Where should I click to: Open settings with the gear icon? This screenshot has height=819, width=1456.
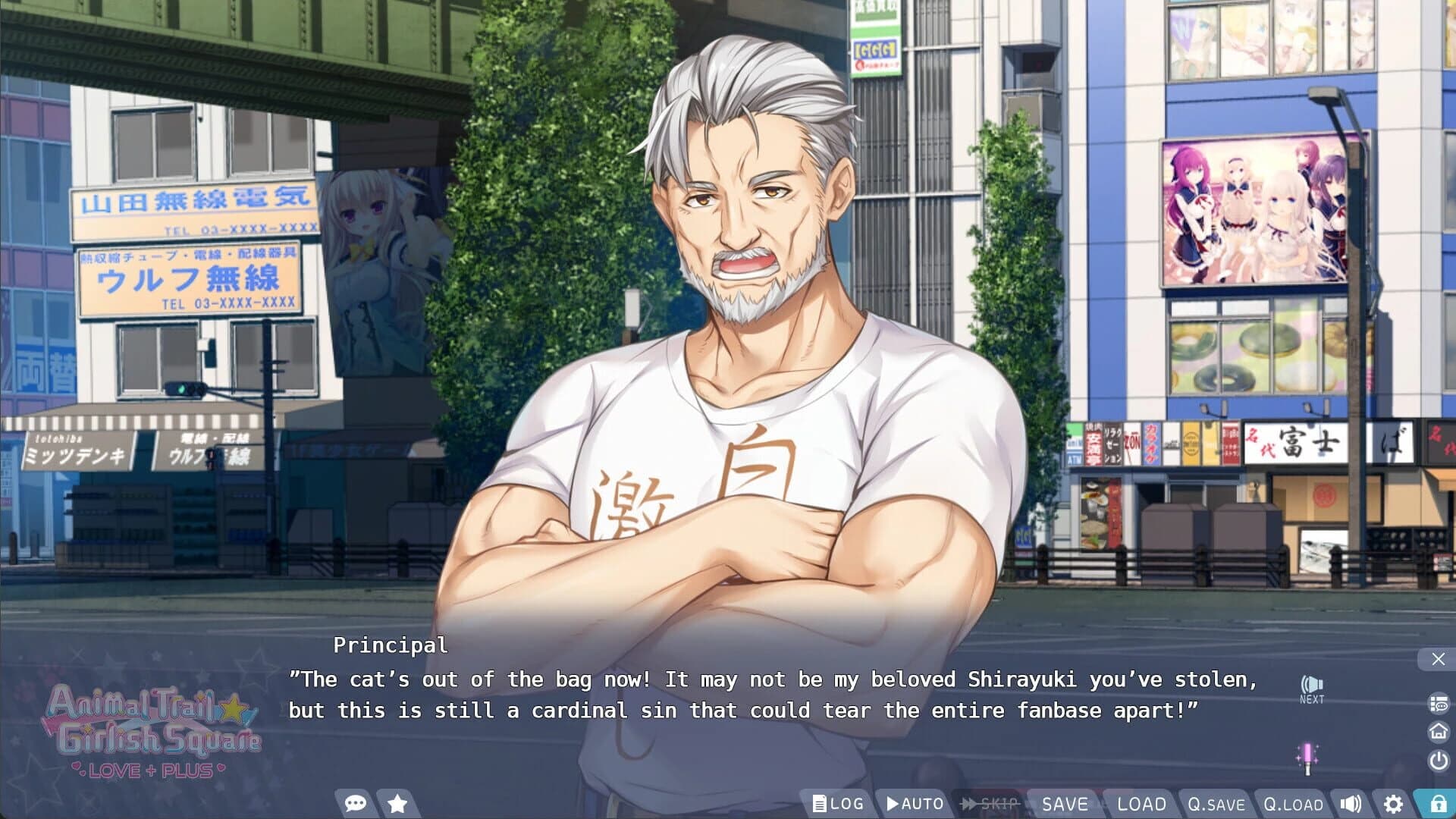pos(1394,803)
